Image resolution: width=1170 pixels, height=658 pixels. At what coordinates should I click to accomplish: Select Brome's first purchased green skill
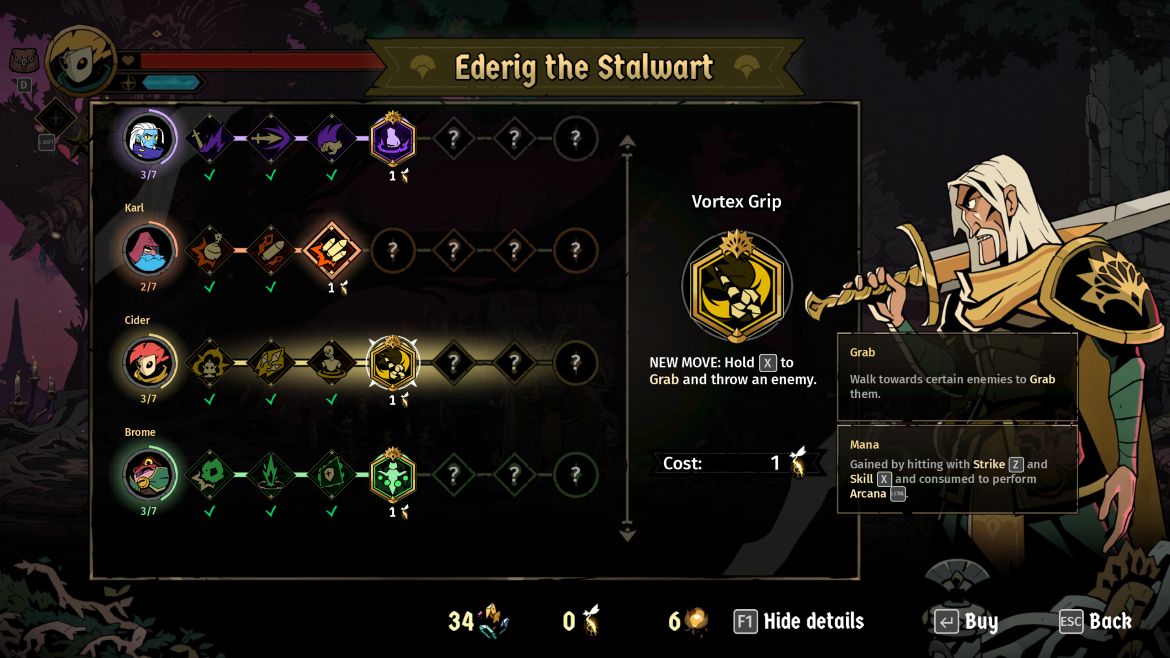pos(209,474)
